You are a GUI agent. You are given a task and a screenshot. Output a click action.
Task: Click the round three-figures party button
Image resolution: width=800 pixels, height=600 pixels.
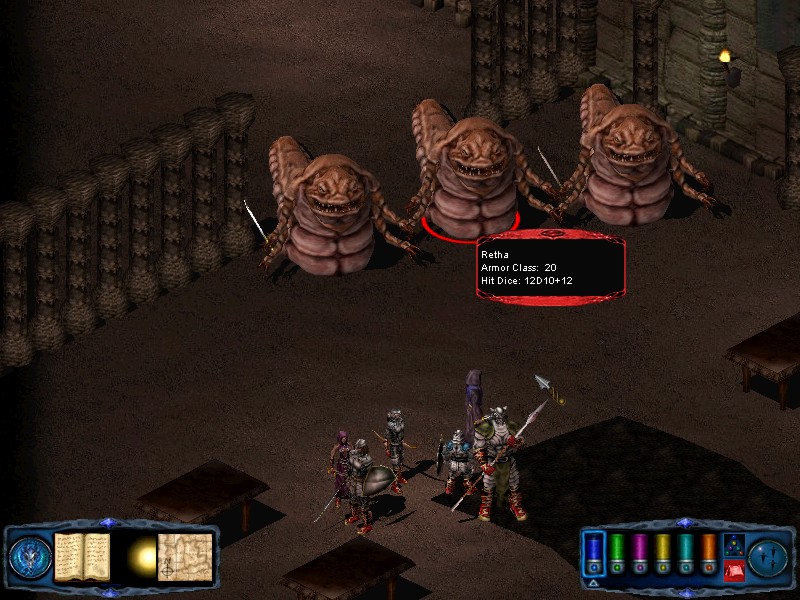pos(769,556)
